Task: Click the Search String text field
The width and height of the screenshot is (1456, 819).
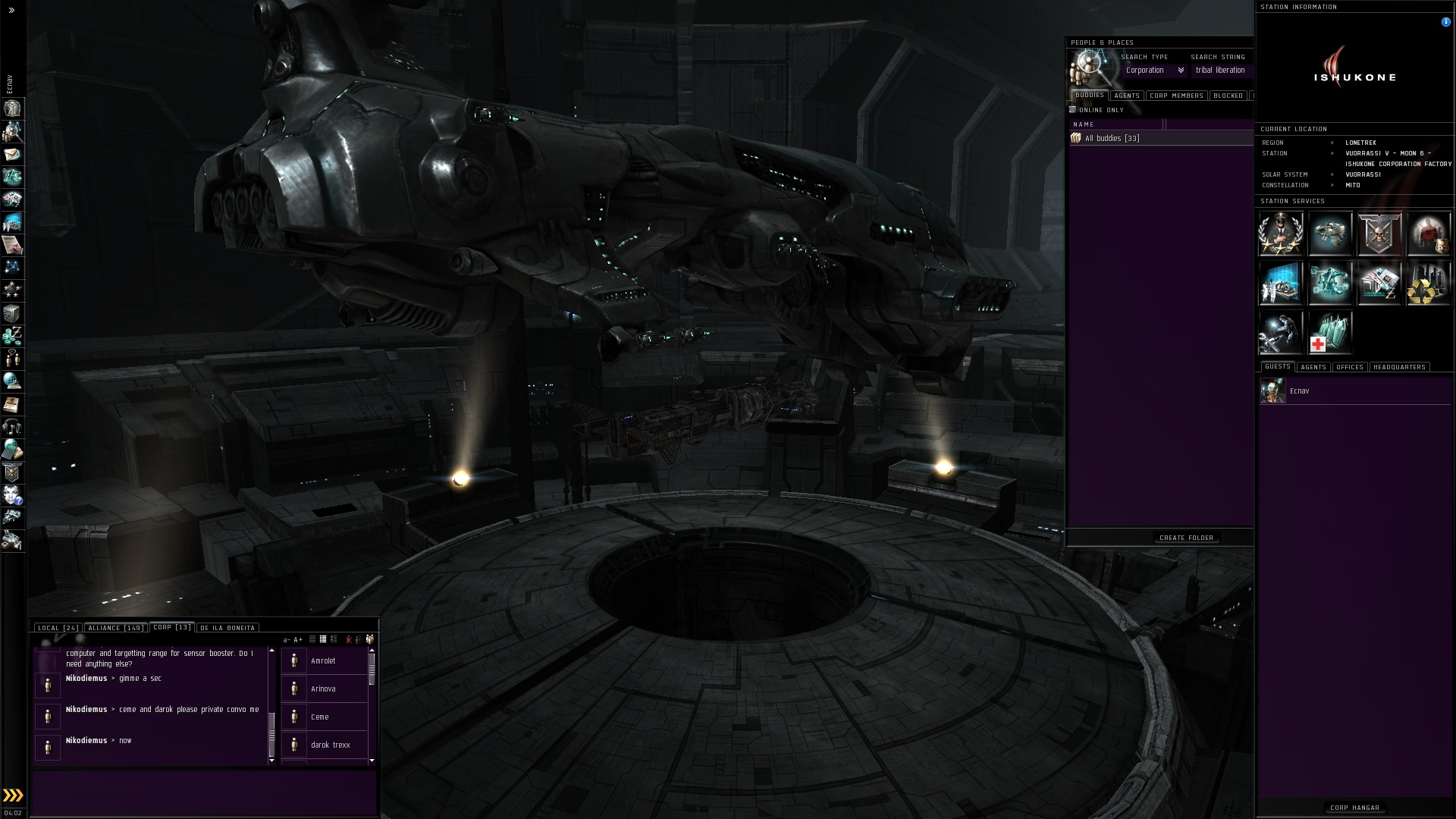Action: coord(1221,71)
